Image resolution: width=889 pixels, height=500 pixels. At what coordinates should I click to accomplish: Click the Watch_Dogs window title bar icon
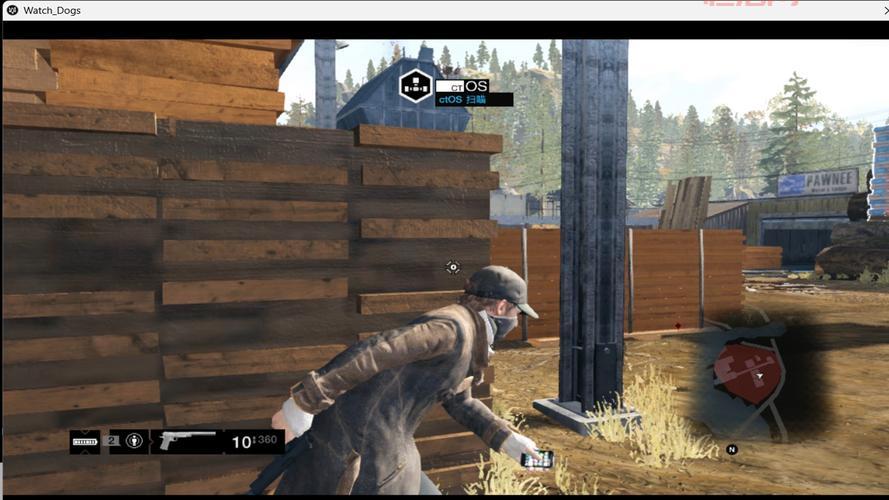pyautogui.click(x=11, y=10)
